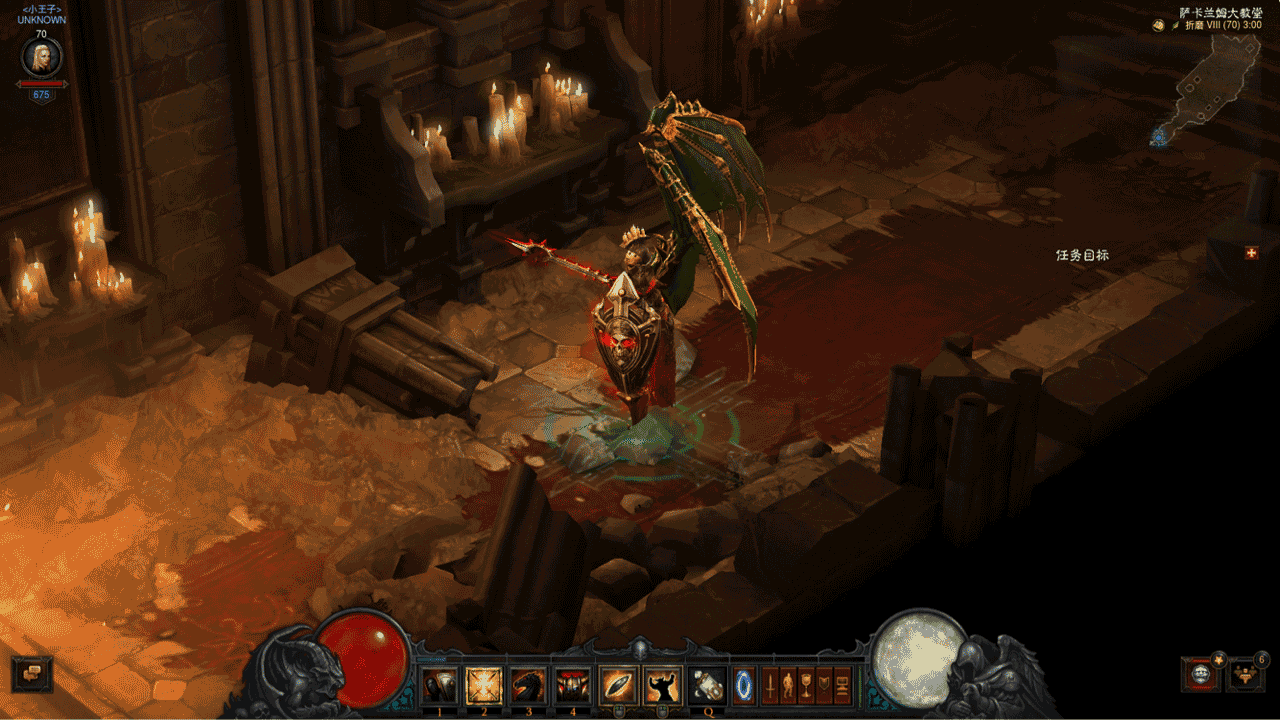This screenshot has width=1280, height=720.
Task: Use the horned champion silhouette skill
Action: (662, 686)
